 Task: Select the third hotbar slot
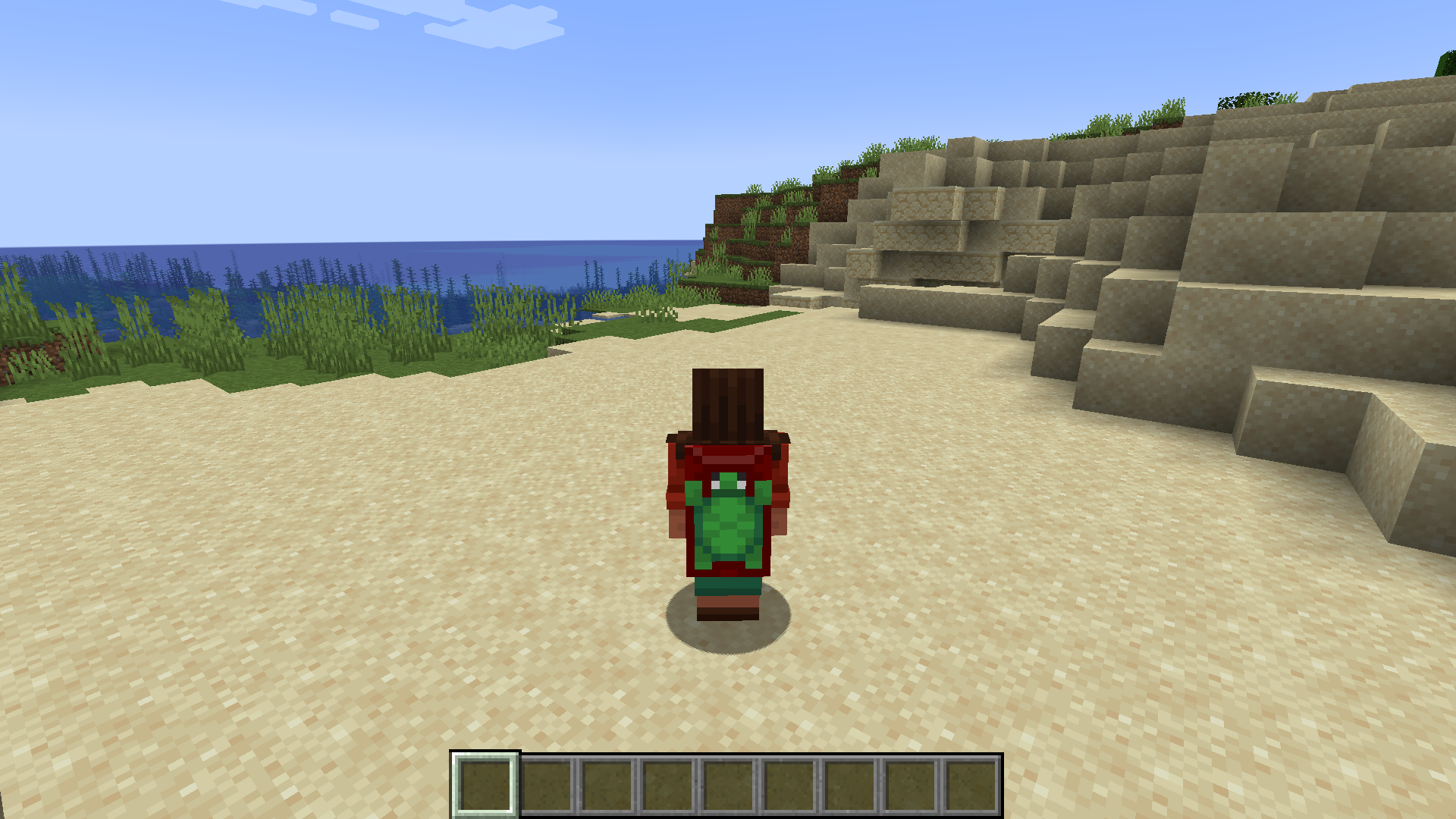point(607,785)
